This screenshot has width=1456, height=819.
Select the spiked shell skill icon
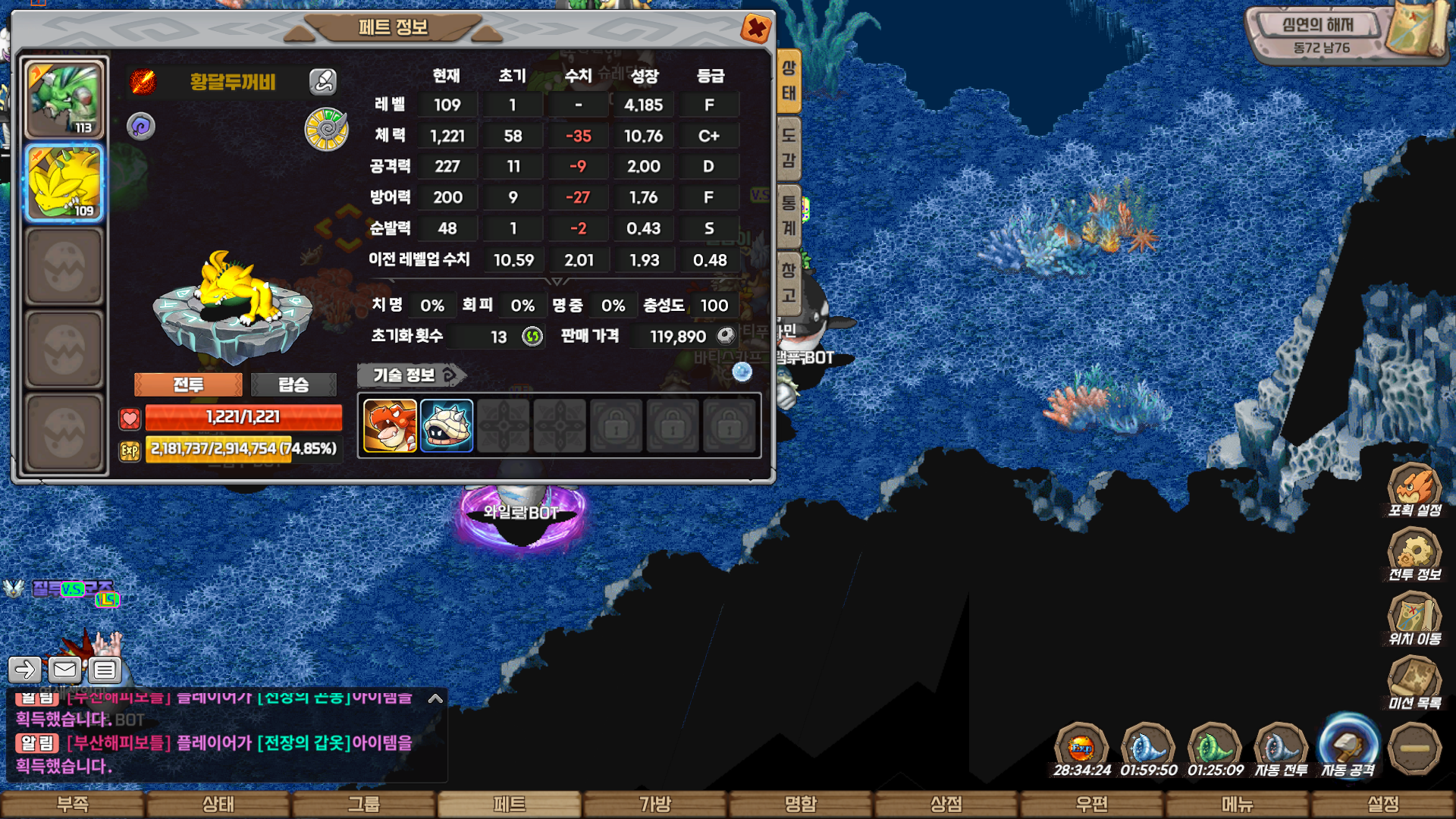pyautogui.click(x=447, y=426)
